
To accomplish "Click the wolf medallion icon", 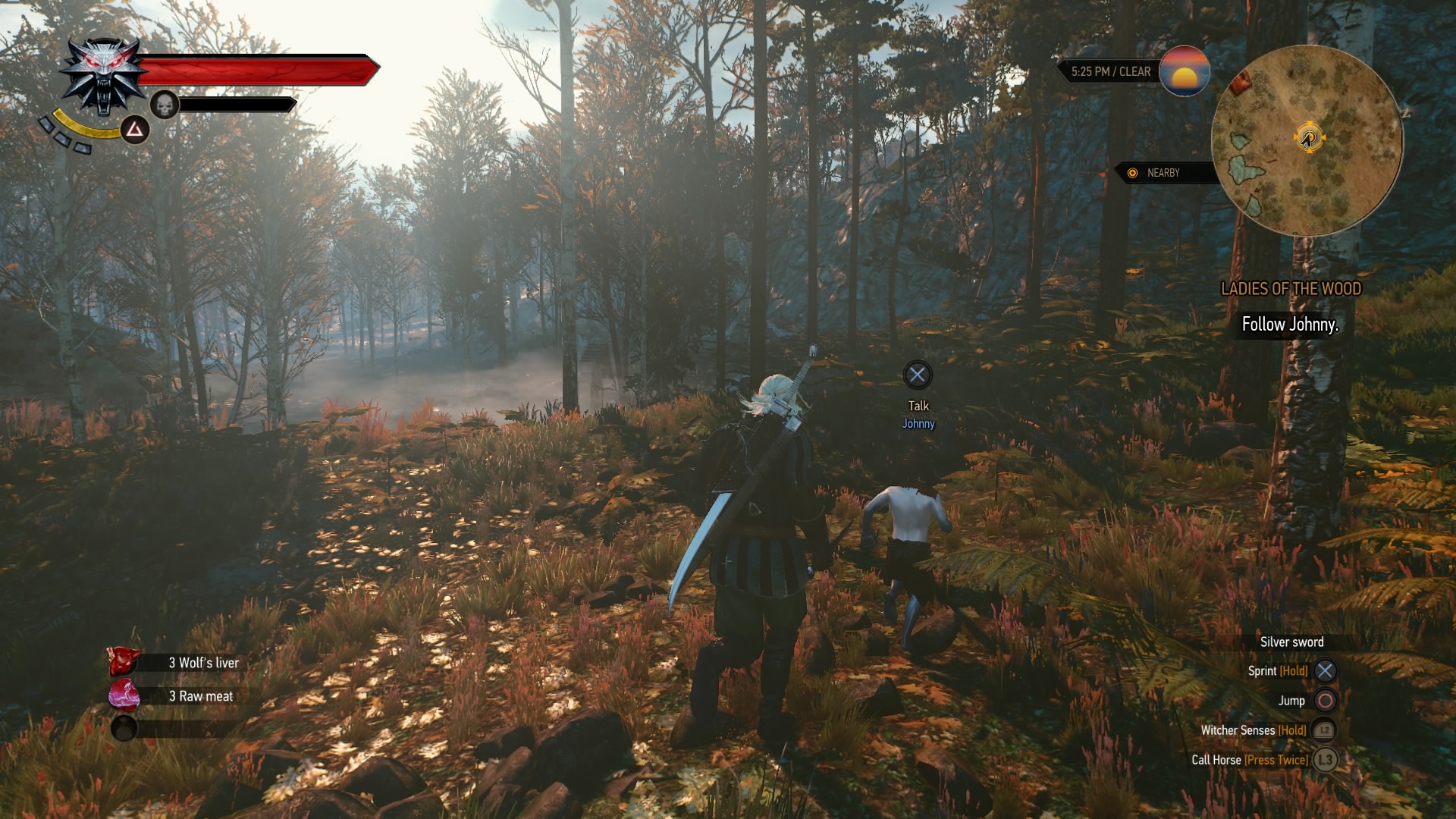I will 102,77.
